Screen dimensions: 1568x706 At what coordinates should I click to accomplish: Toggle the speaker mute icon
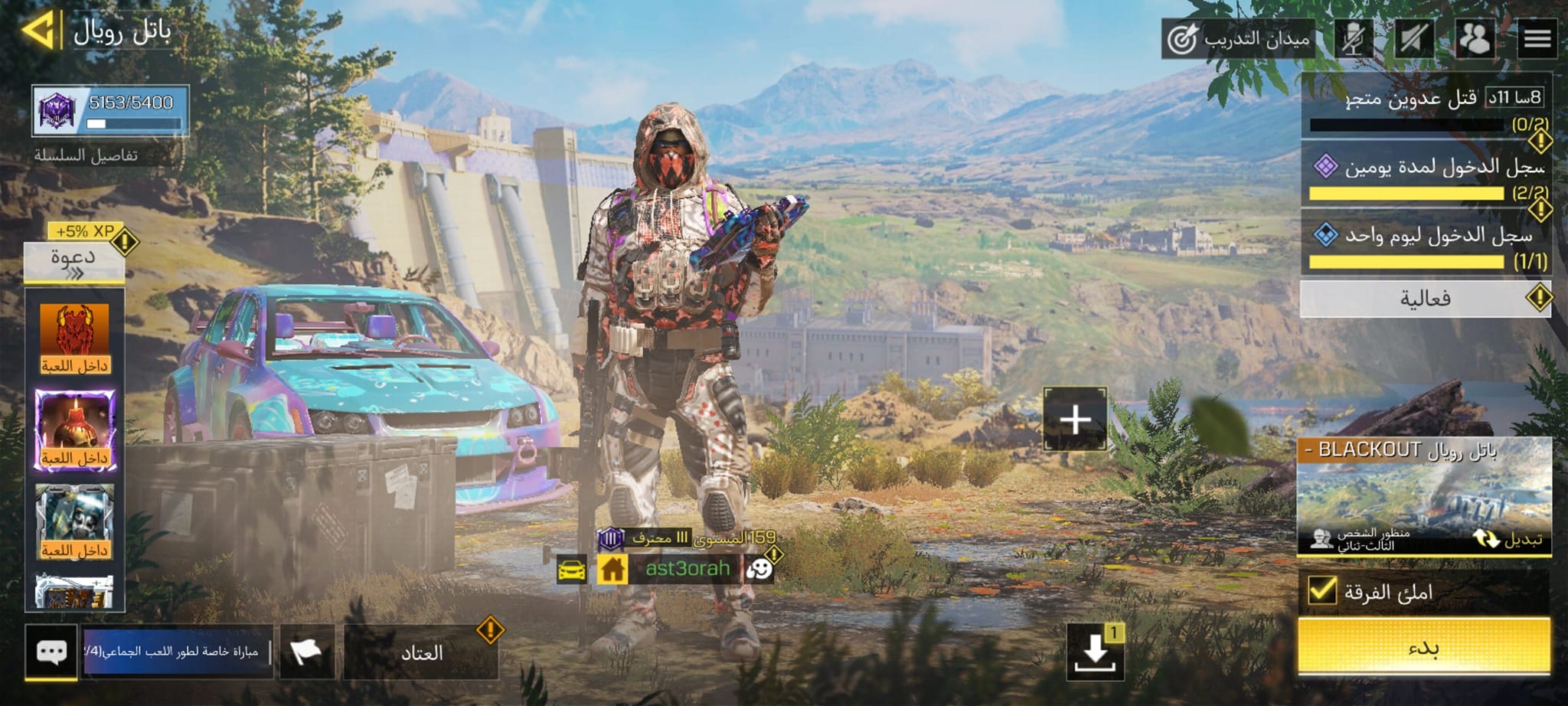1413,38
